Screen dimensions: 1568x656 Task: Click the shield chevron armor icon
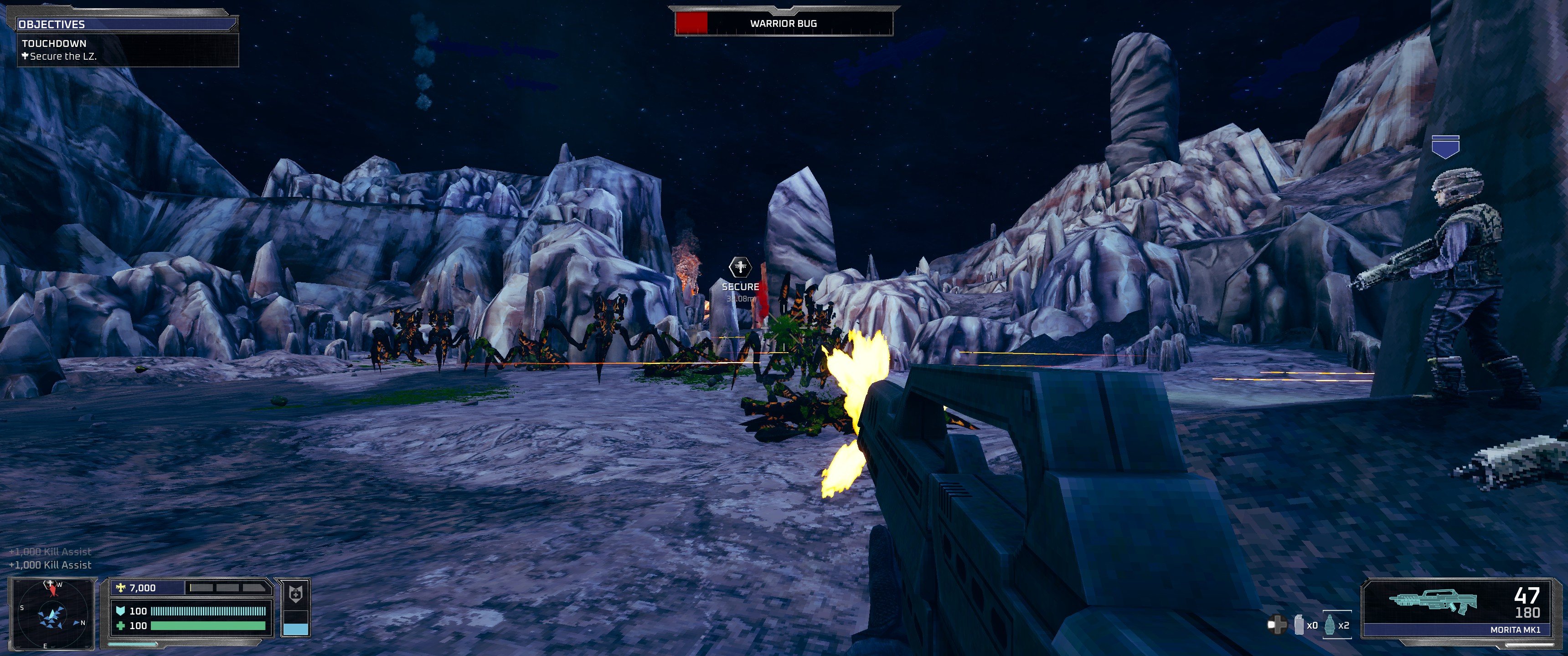120,613
